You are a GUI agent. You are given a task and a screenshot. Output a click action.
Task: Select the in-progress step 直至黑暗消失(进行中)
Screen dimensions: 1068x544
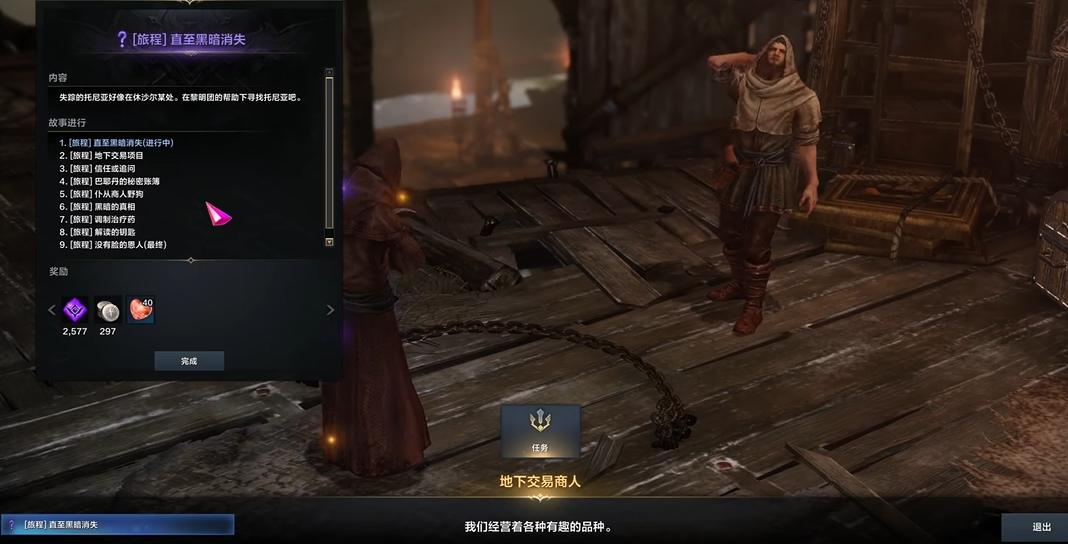click(120, 142)
